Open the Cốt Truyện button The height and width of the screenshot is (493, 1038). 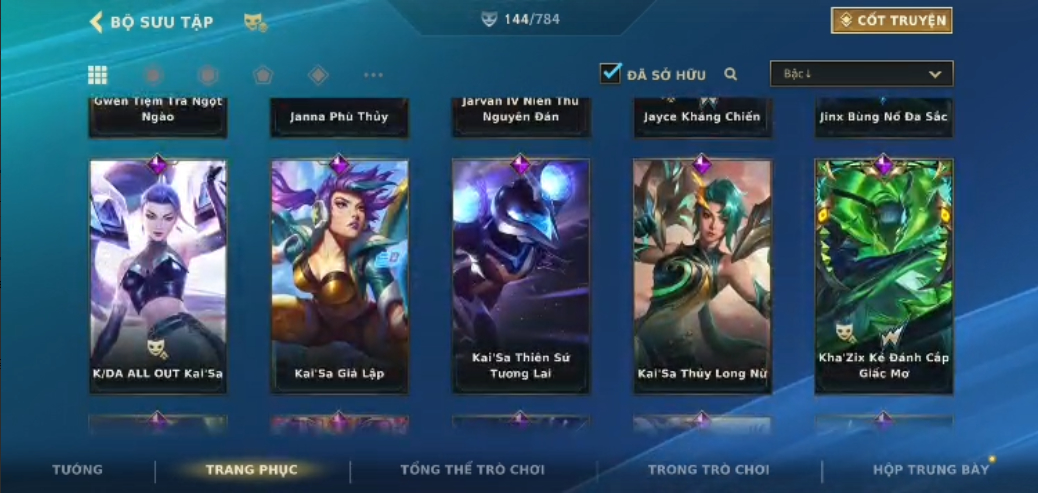click(x=891, y=20)
